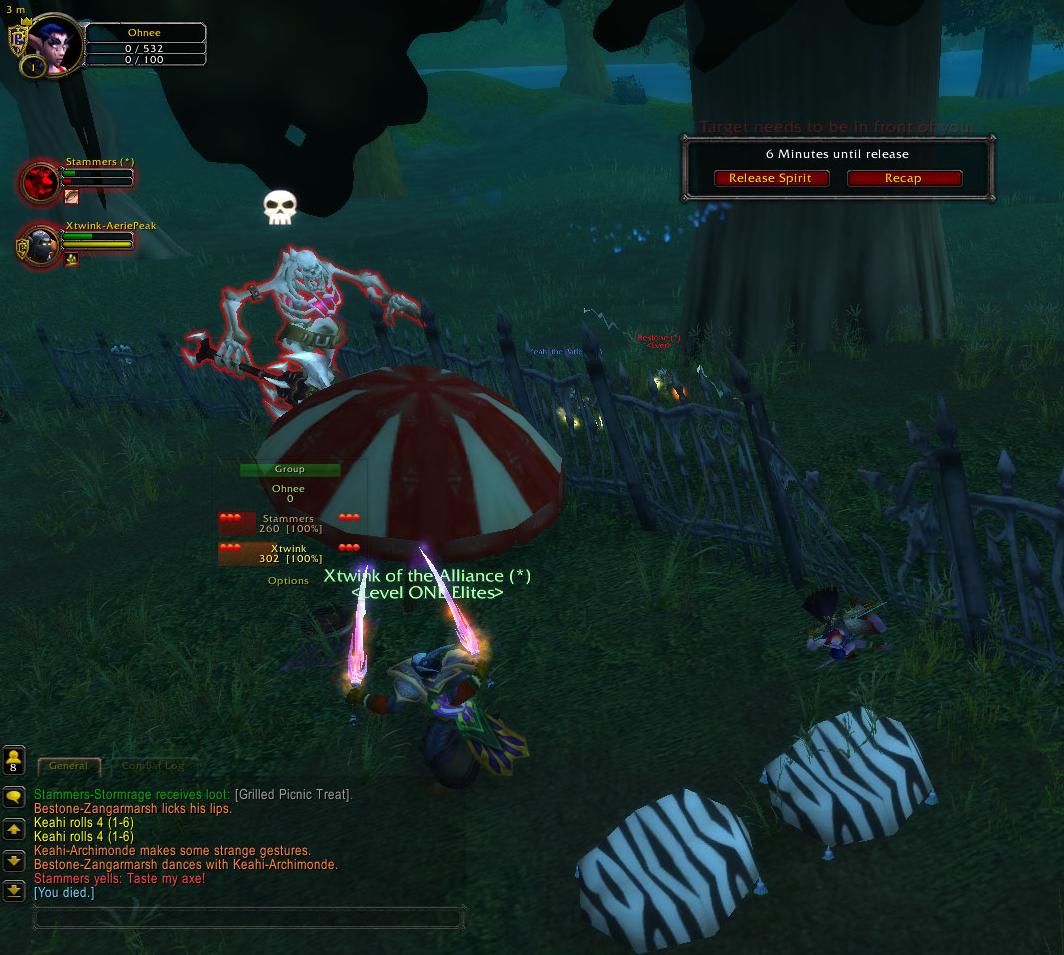Select the Stammers row in threat meter

point(289,523)
